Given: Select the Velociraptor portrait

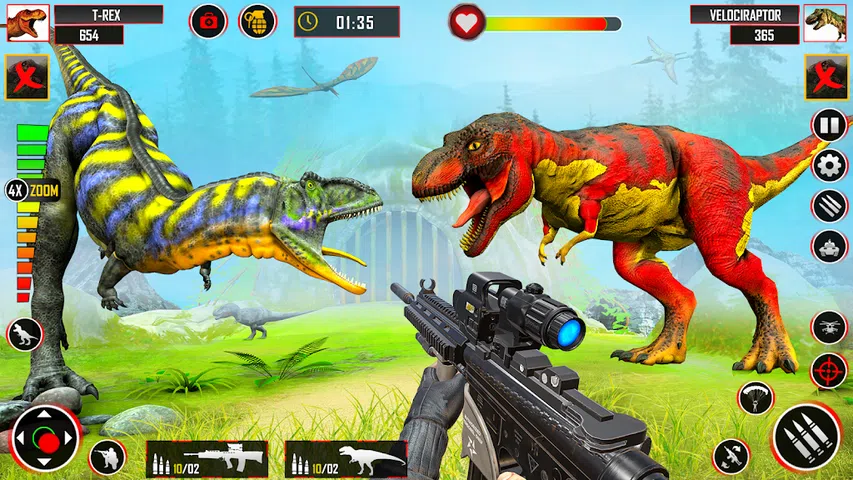Looking at the screenshot, I should [826, 23].
